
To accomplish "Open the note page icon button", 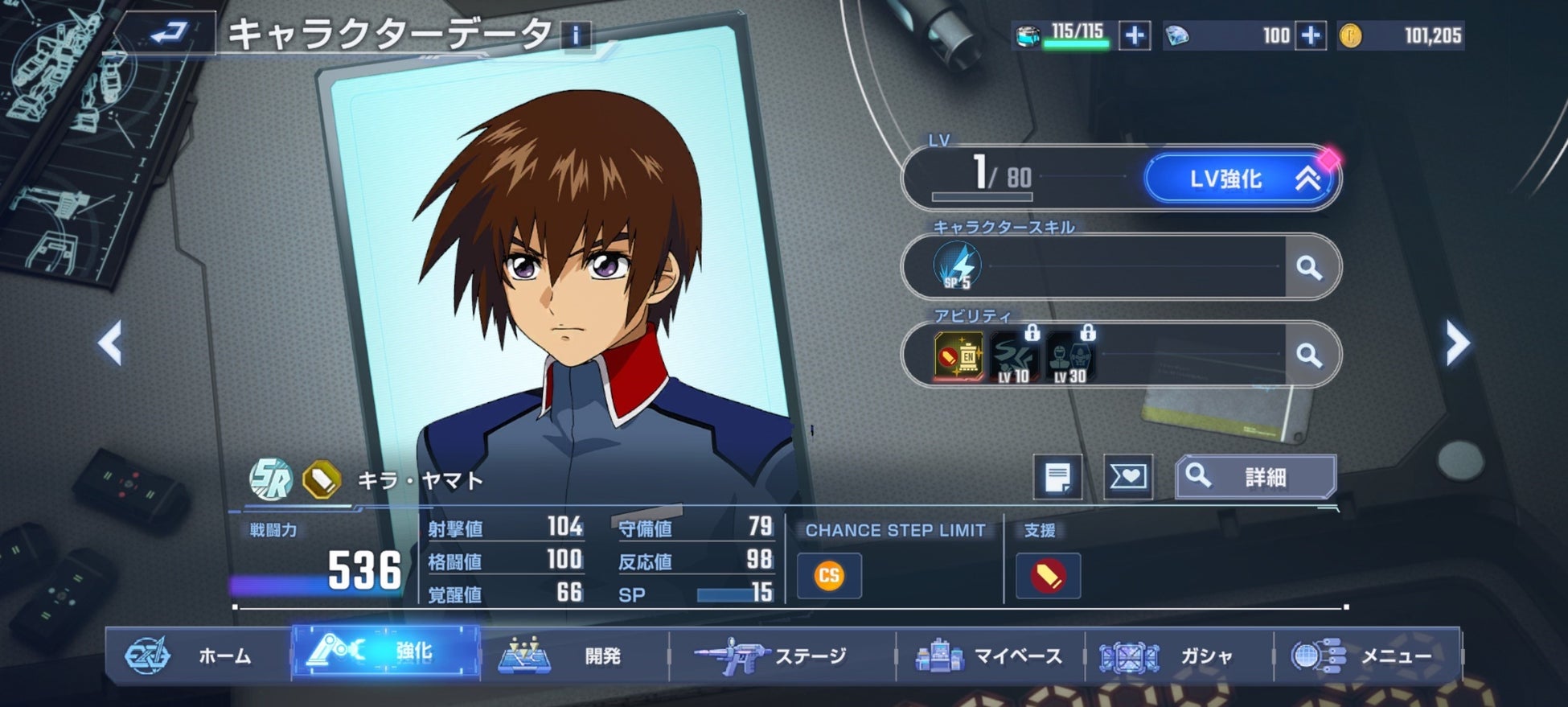I will click(1057, 477).
